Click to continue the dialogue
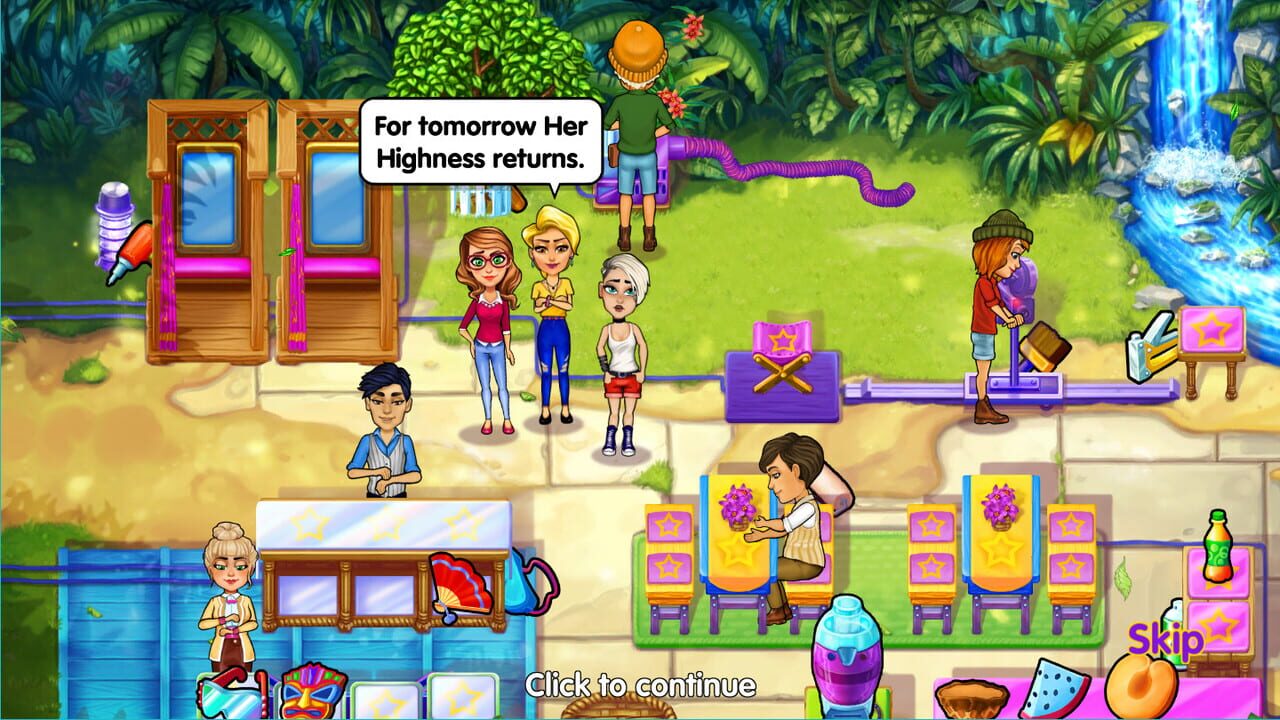 click(640, 687)
